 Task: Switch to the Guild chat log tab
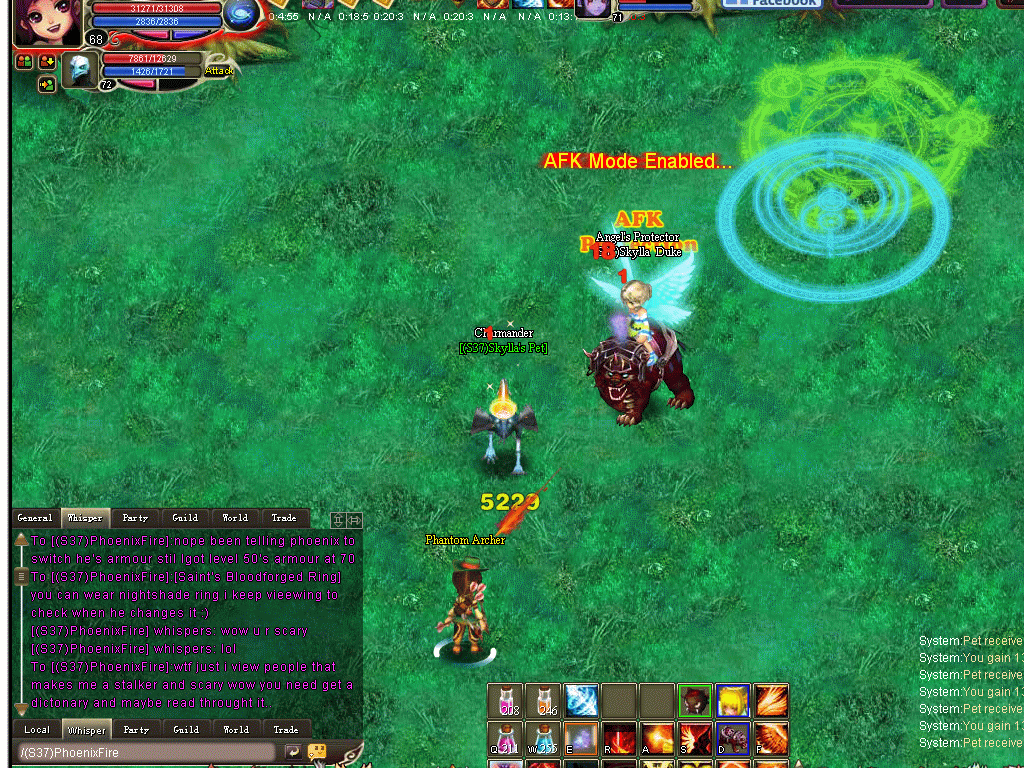pyautogui.click(x=185, y=518)
